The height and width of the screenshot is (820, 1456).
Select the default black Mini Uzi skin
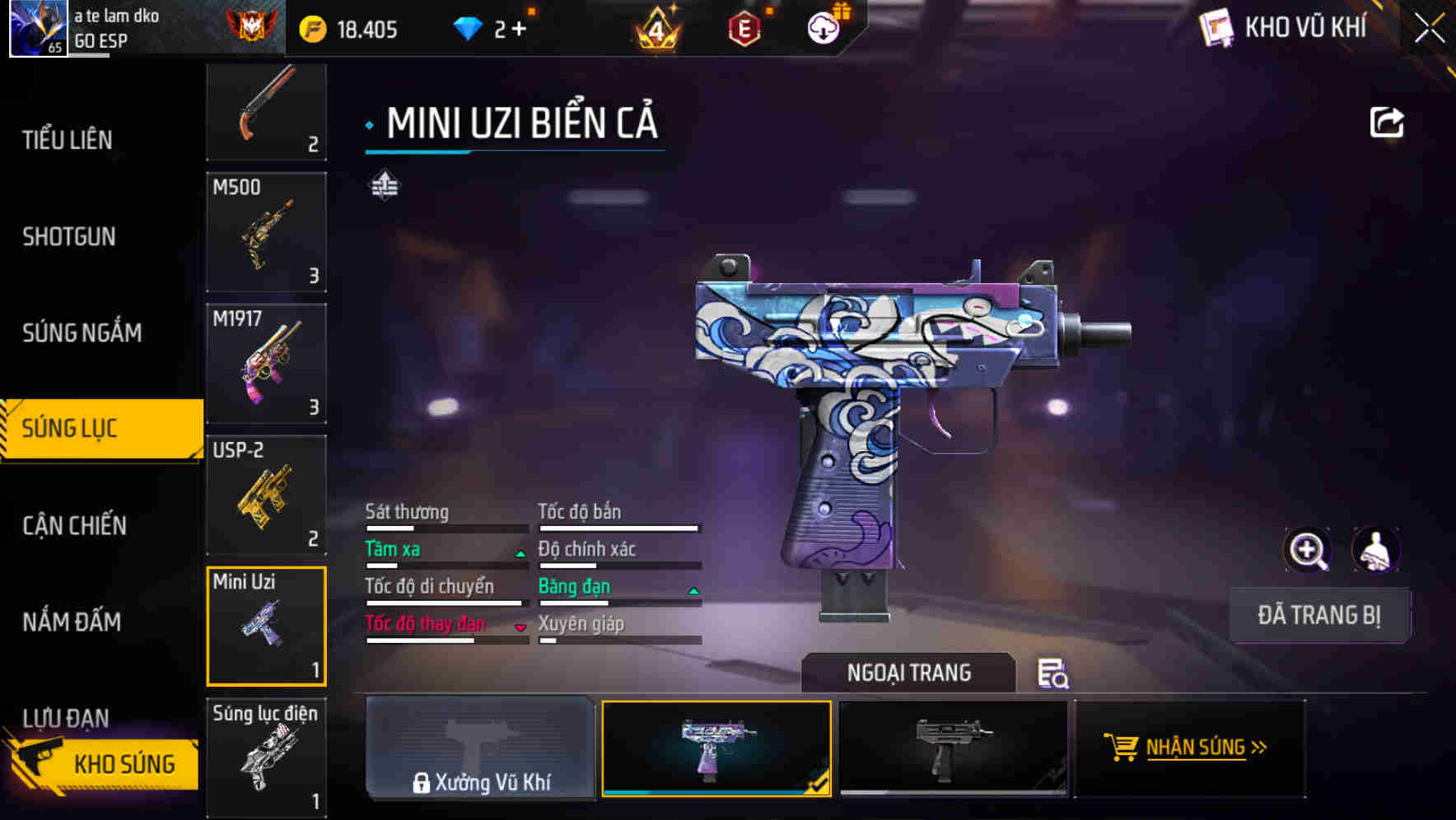click(953, 748)
